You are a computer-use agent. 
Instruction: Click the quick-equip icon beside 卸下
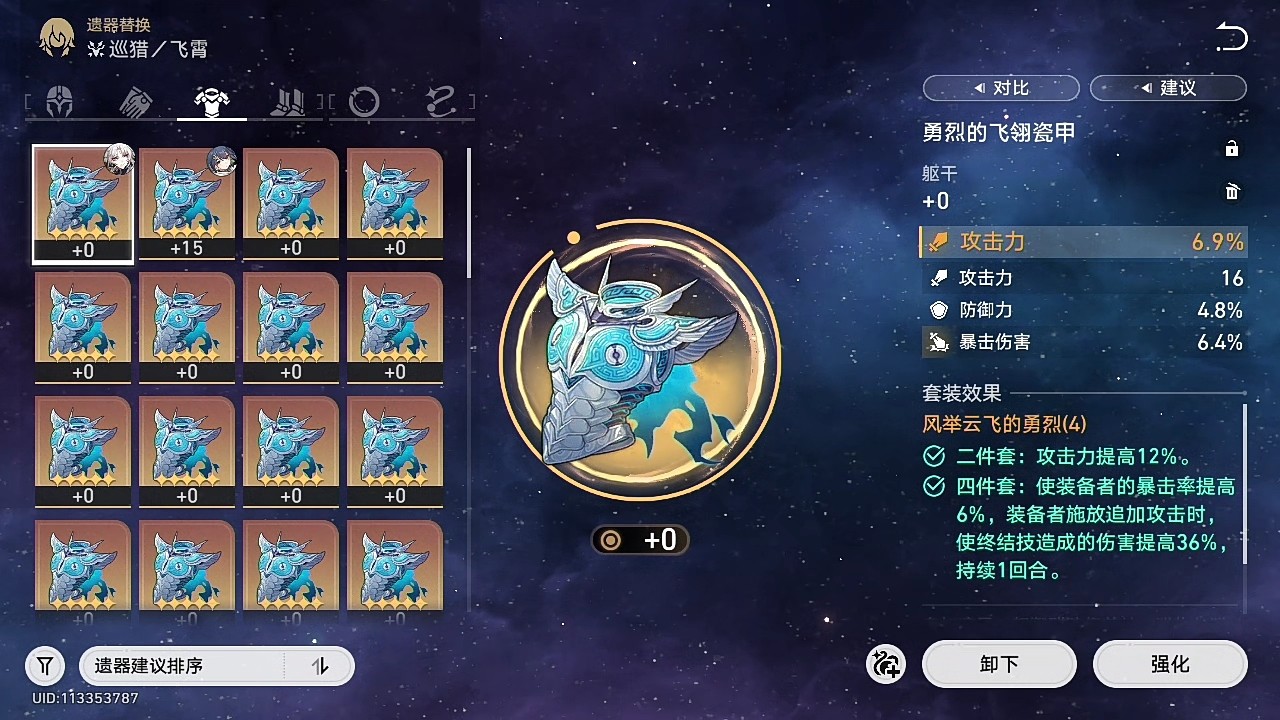coord(887,664)
